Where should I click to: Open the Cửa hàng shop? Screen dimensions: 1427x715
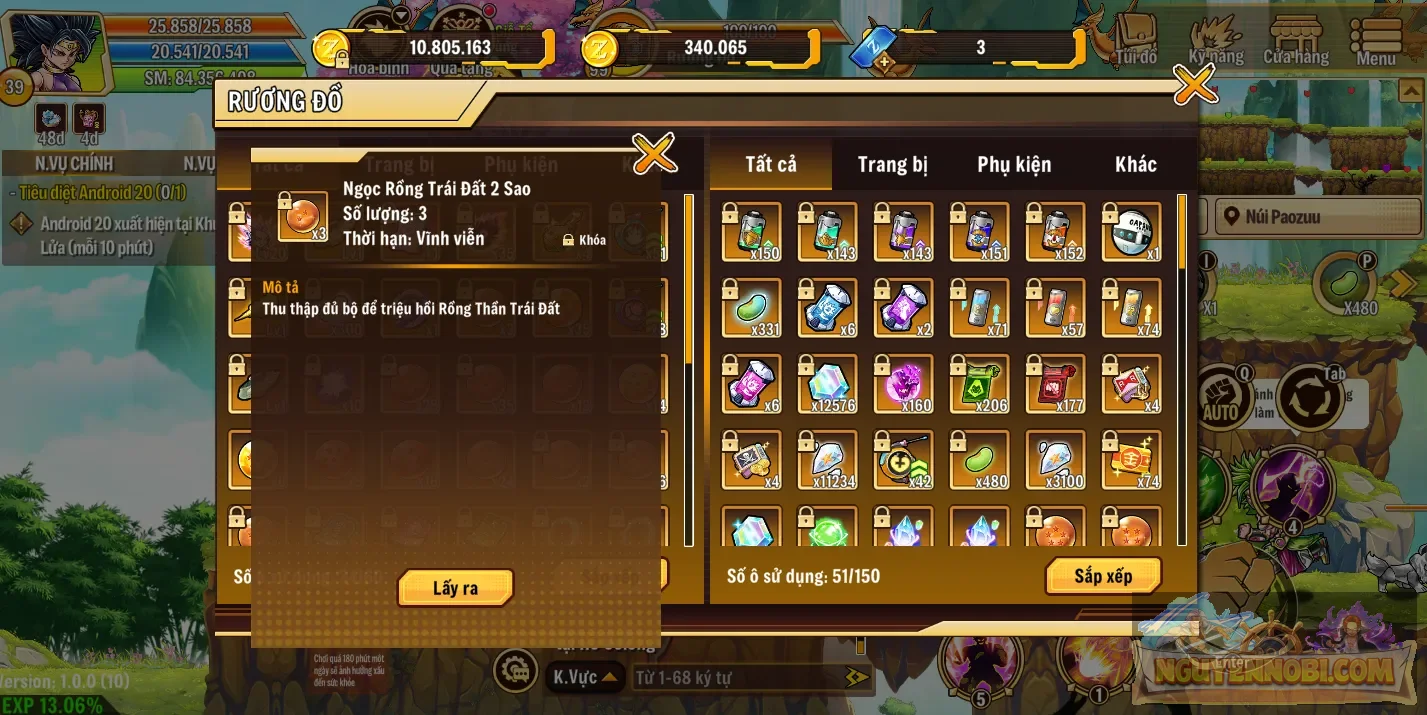[x=1296, y=40]
